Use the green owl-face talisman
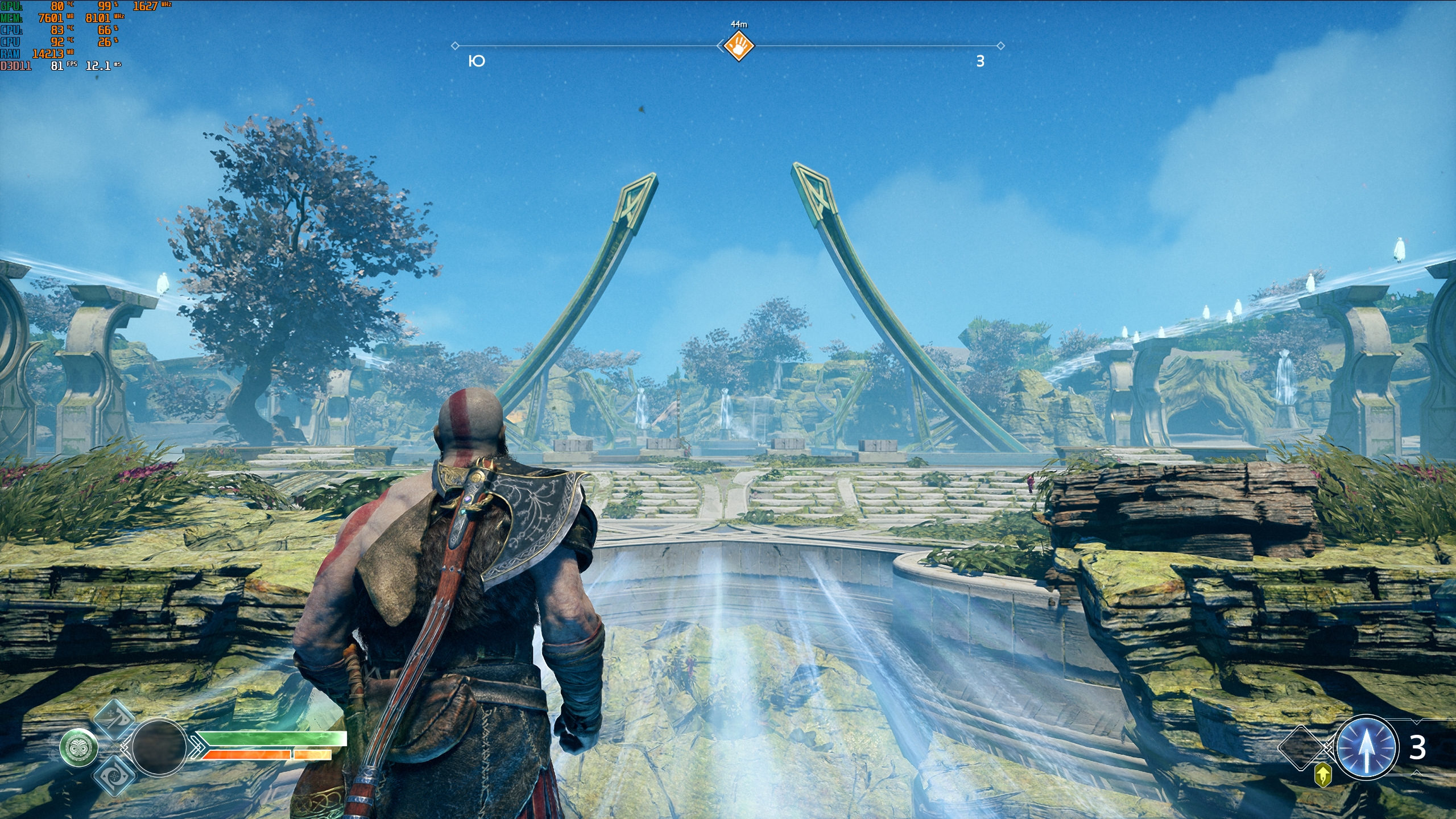The width and height of the screenshot is (1456, 819). coord(79,747)
